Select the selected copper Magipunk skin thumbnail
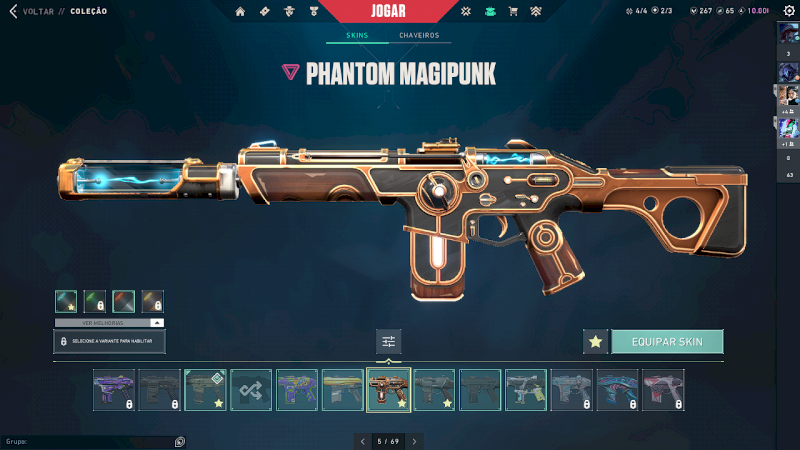The height and width of the screenshot is (450, 800). tap(388, 390)
